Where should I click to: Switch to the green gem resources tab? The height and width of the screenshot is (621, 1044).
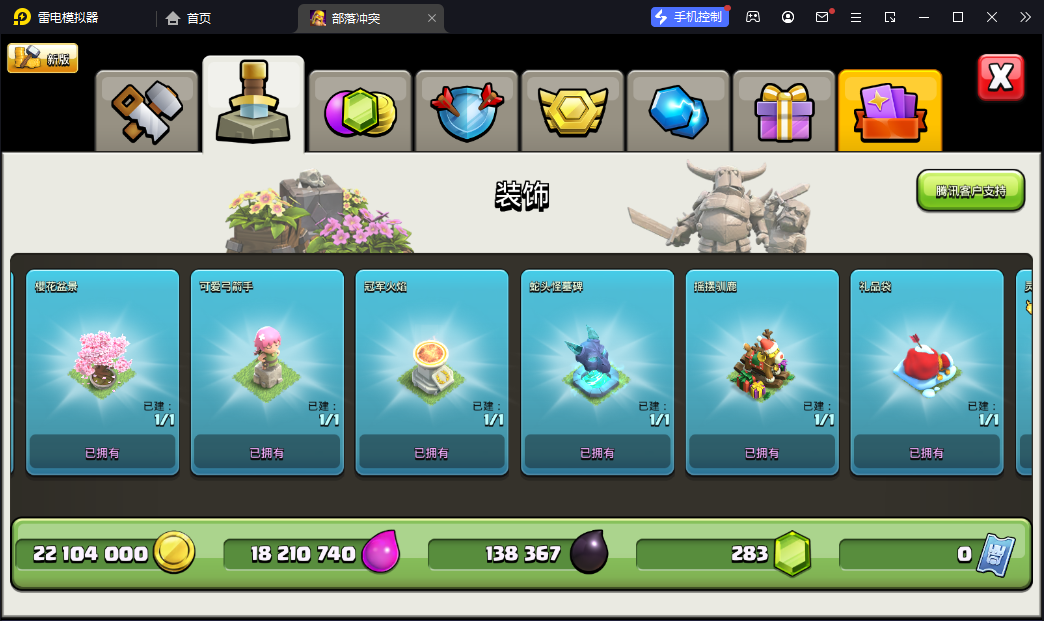click(359, 110)
